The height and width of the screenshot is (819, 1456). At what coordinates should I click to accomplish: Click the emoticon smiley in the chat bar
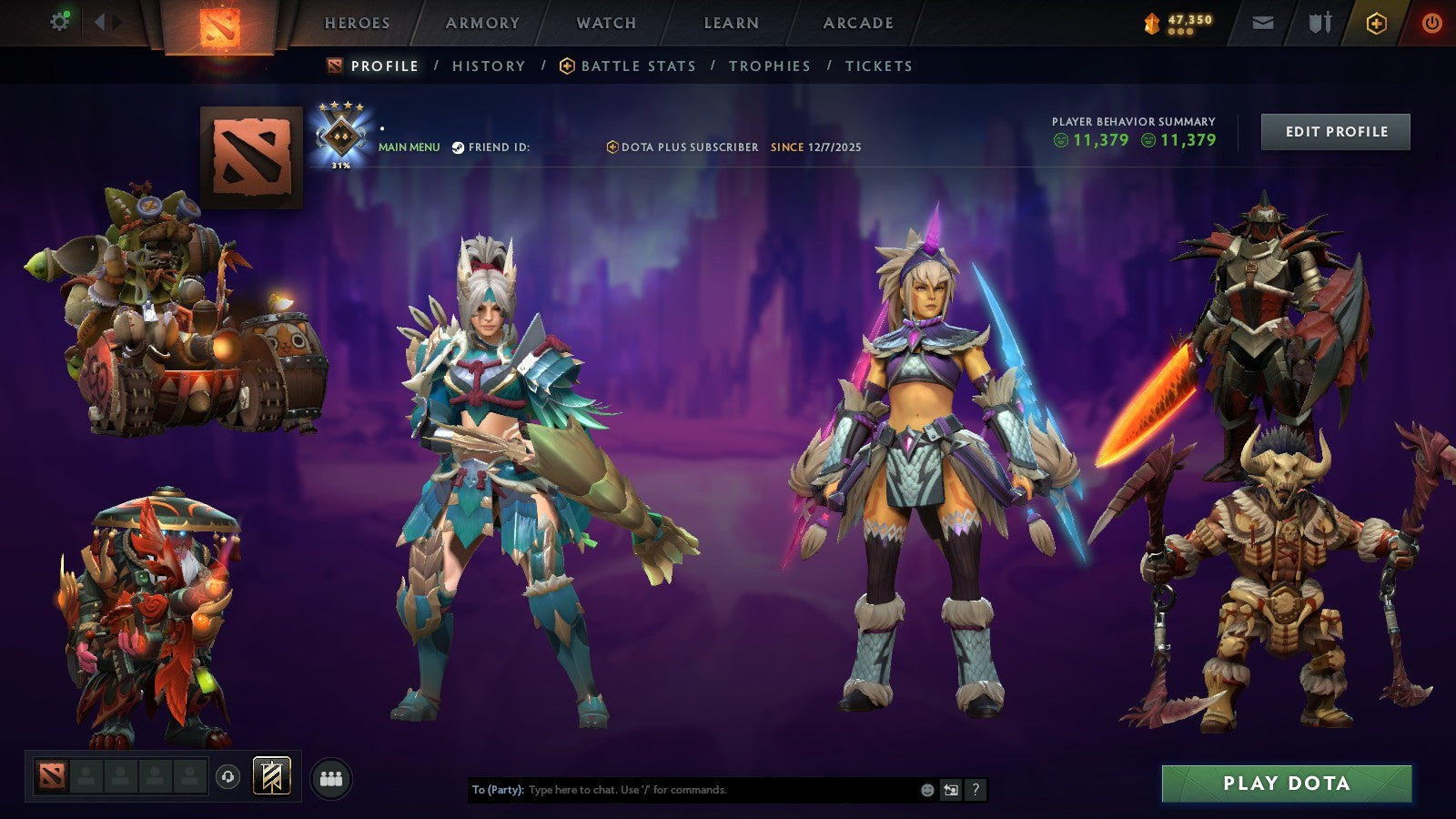tap(926, 791)
